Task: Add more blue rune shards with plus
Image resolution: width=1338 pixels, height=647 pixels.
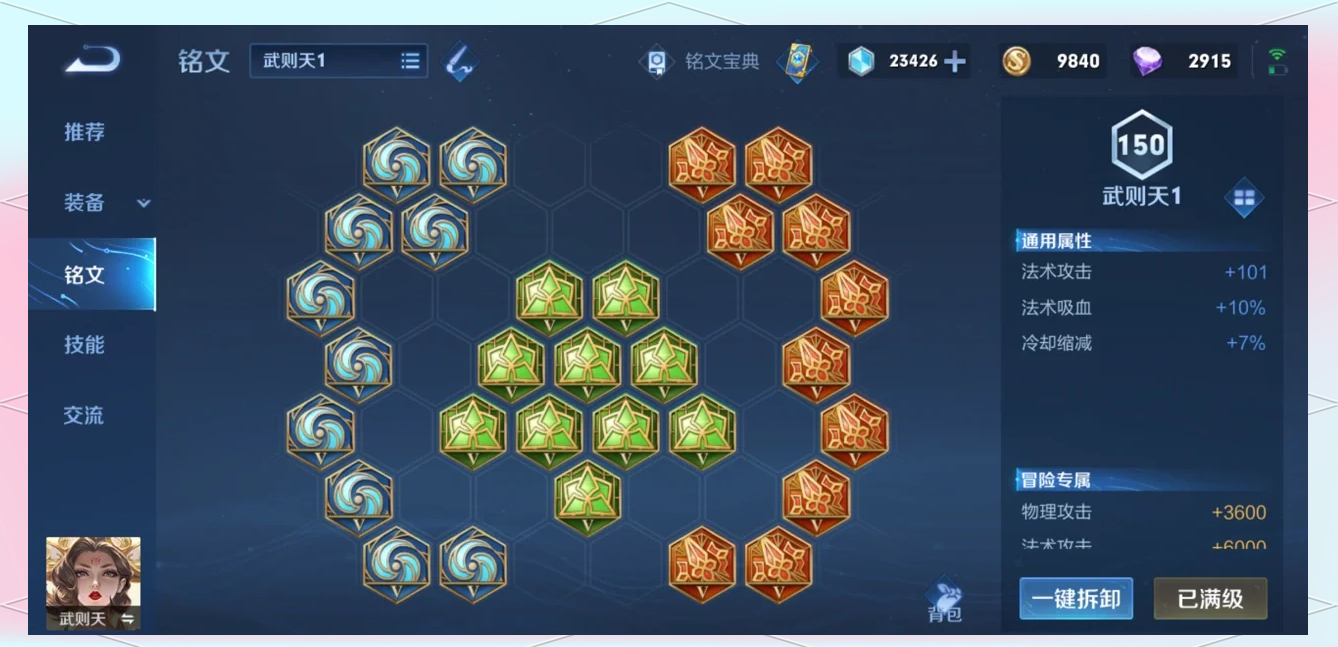Action: [x=955, y=62]
